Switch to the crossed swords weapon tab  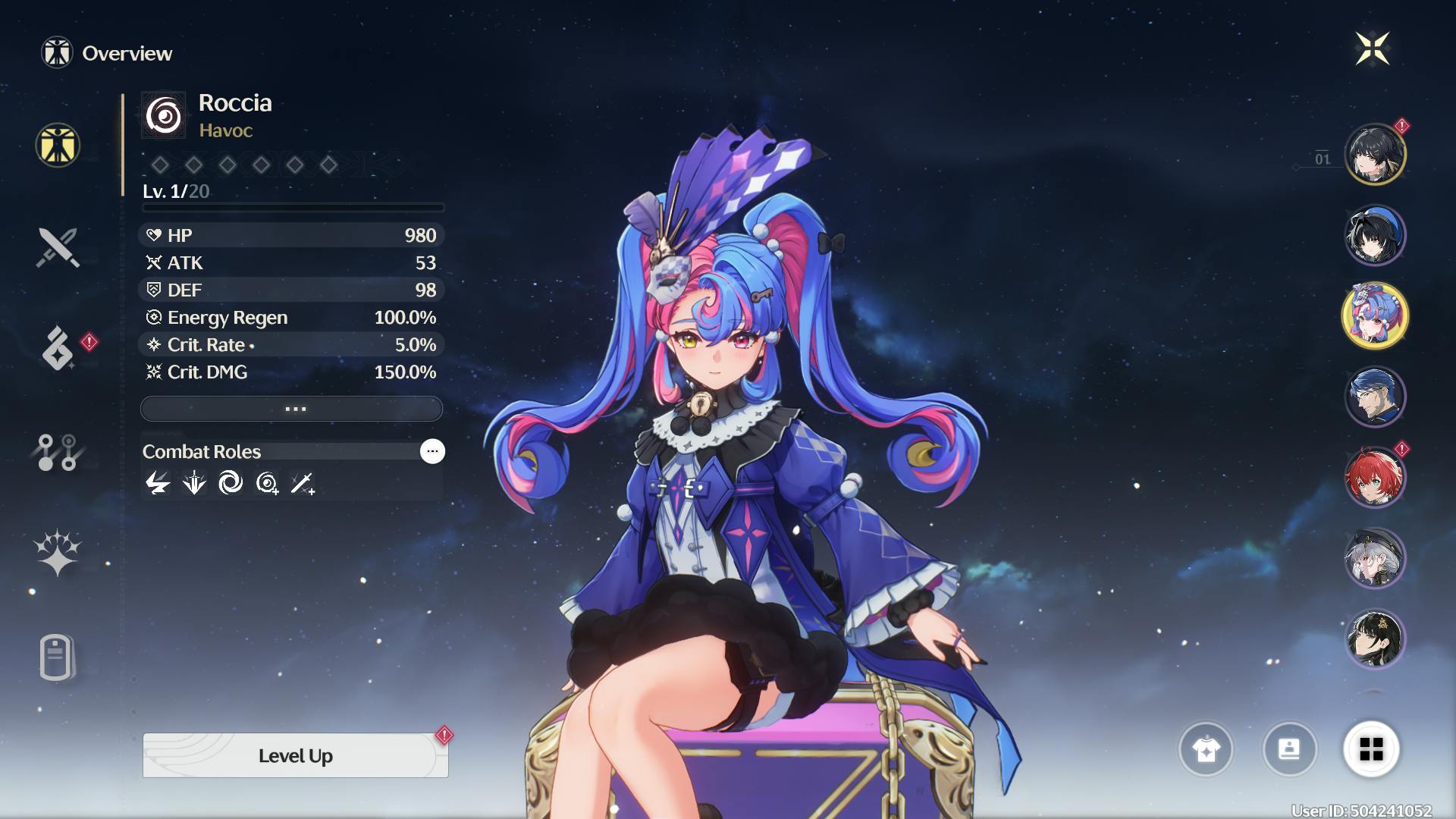pyautogui.click(x=58, y=247)
